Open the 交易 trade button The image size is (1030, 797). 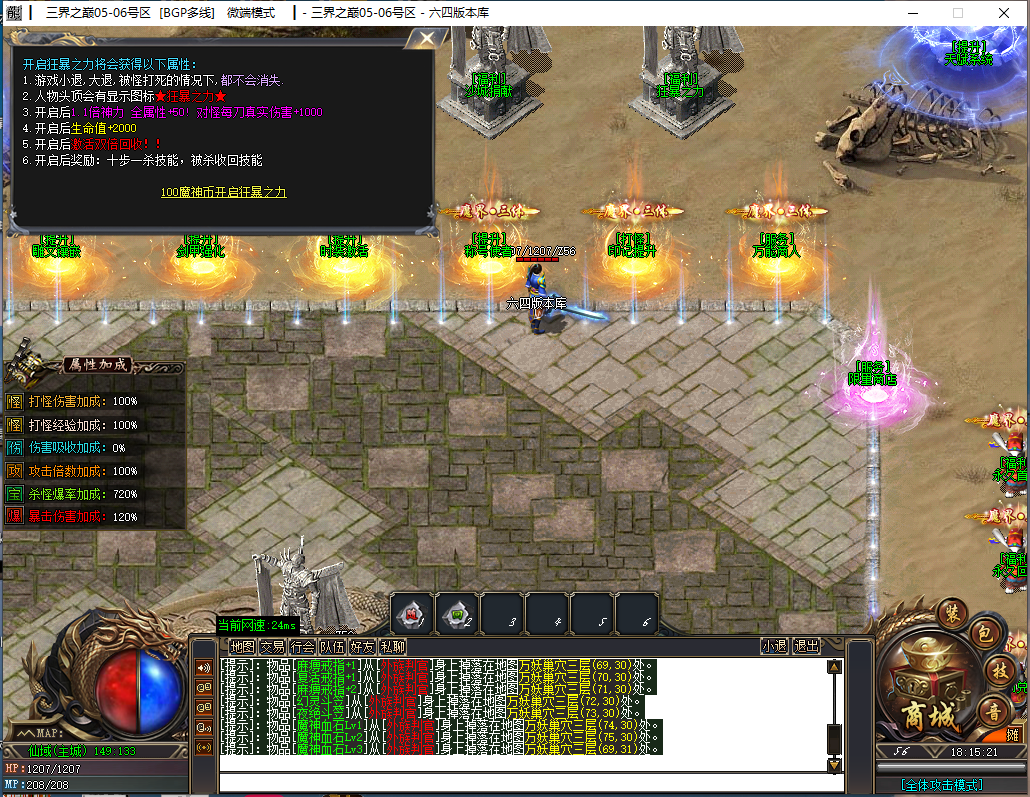272,647
